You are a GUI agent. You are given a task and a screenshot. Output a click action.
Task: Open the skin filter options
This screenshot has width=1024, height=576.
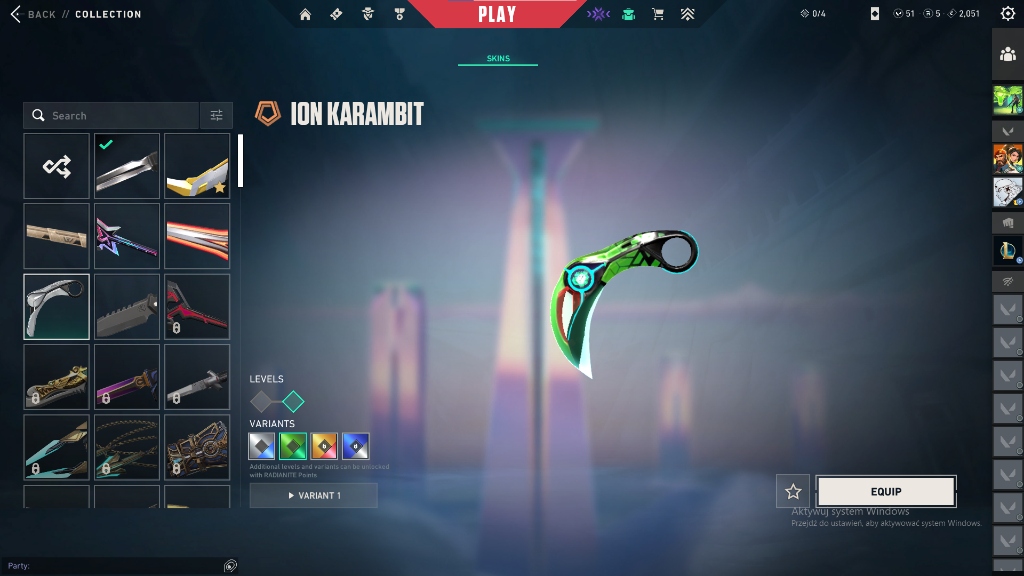coord(216,116)
